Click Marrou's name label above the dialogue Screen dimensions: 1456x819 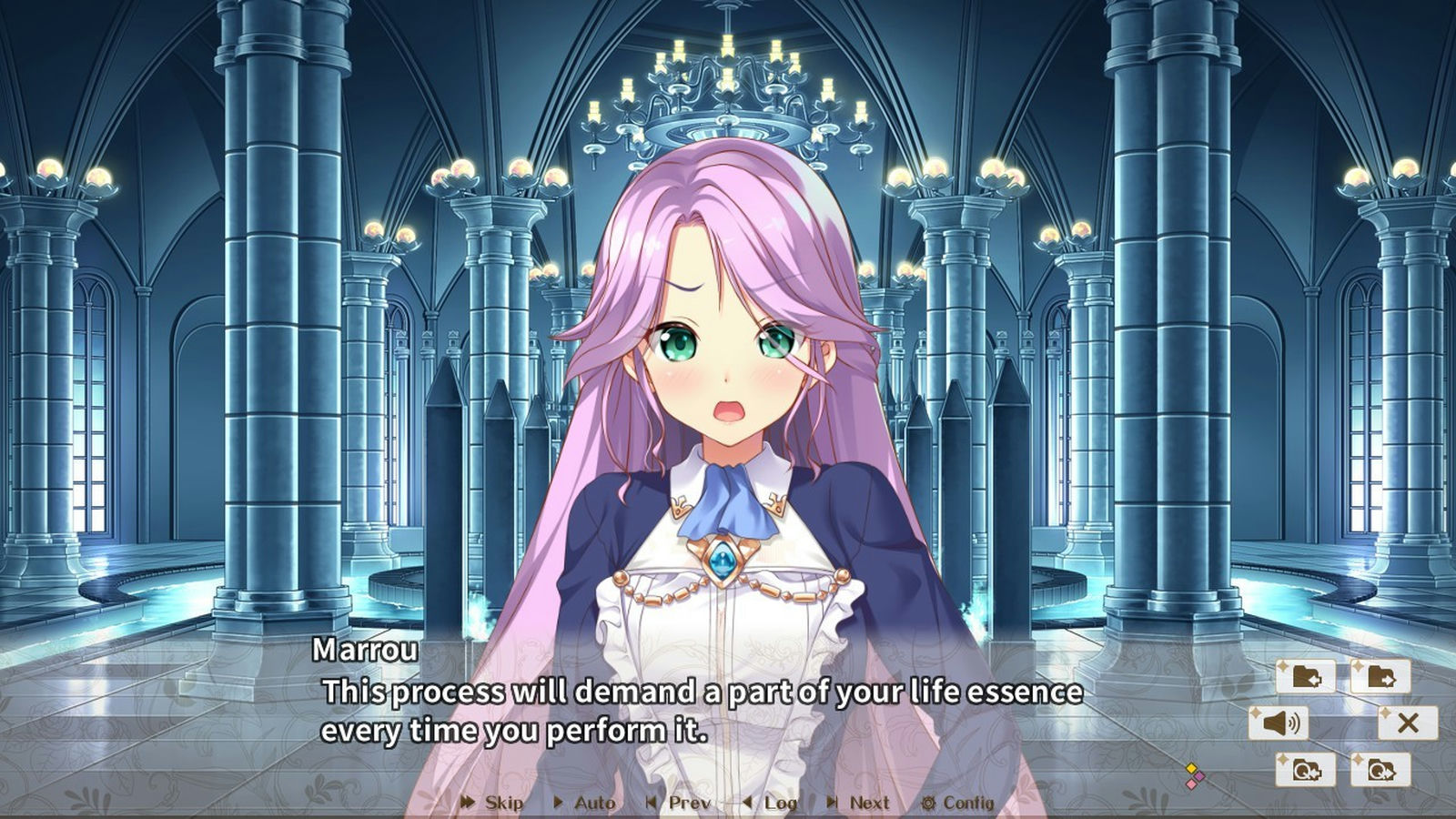pyautogui.click(x=367, y=650)
